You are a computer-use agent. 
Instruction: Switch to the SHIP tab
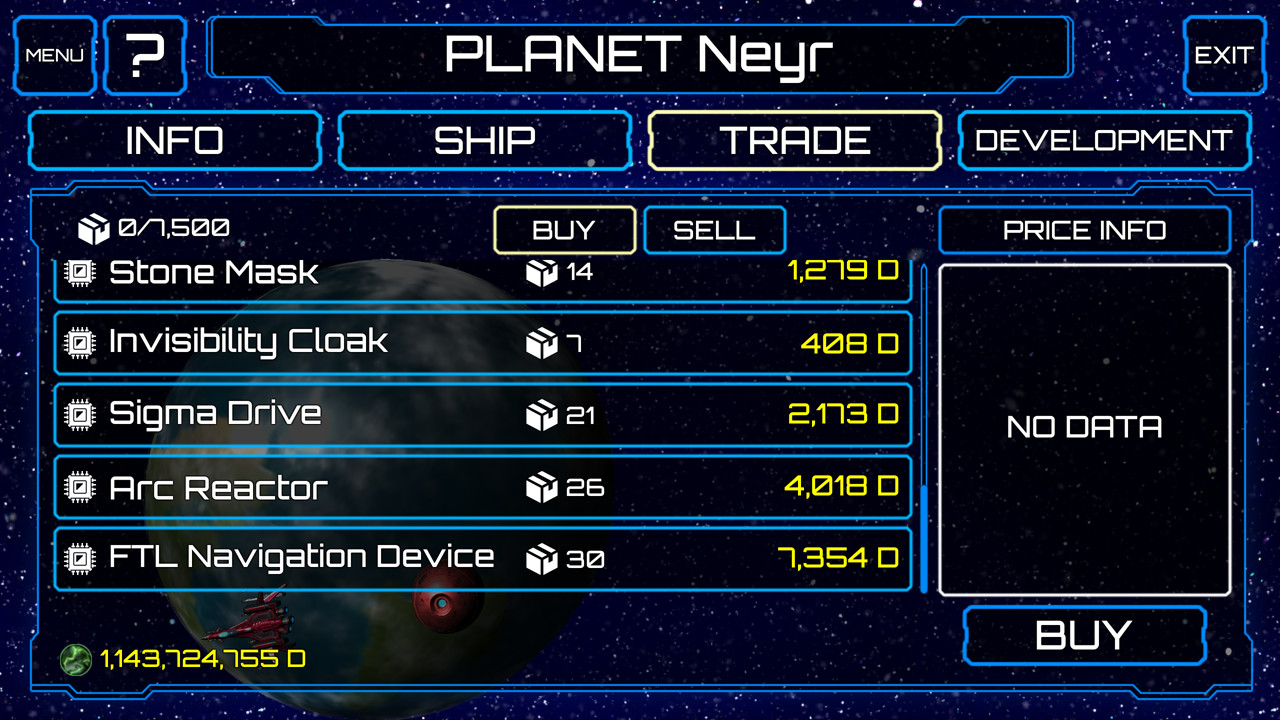click(x=484, y=140)
